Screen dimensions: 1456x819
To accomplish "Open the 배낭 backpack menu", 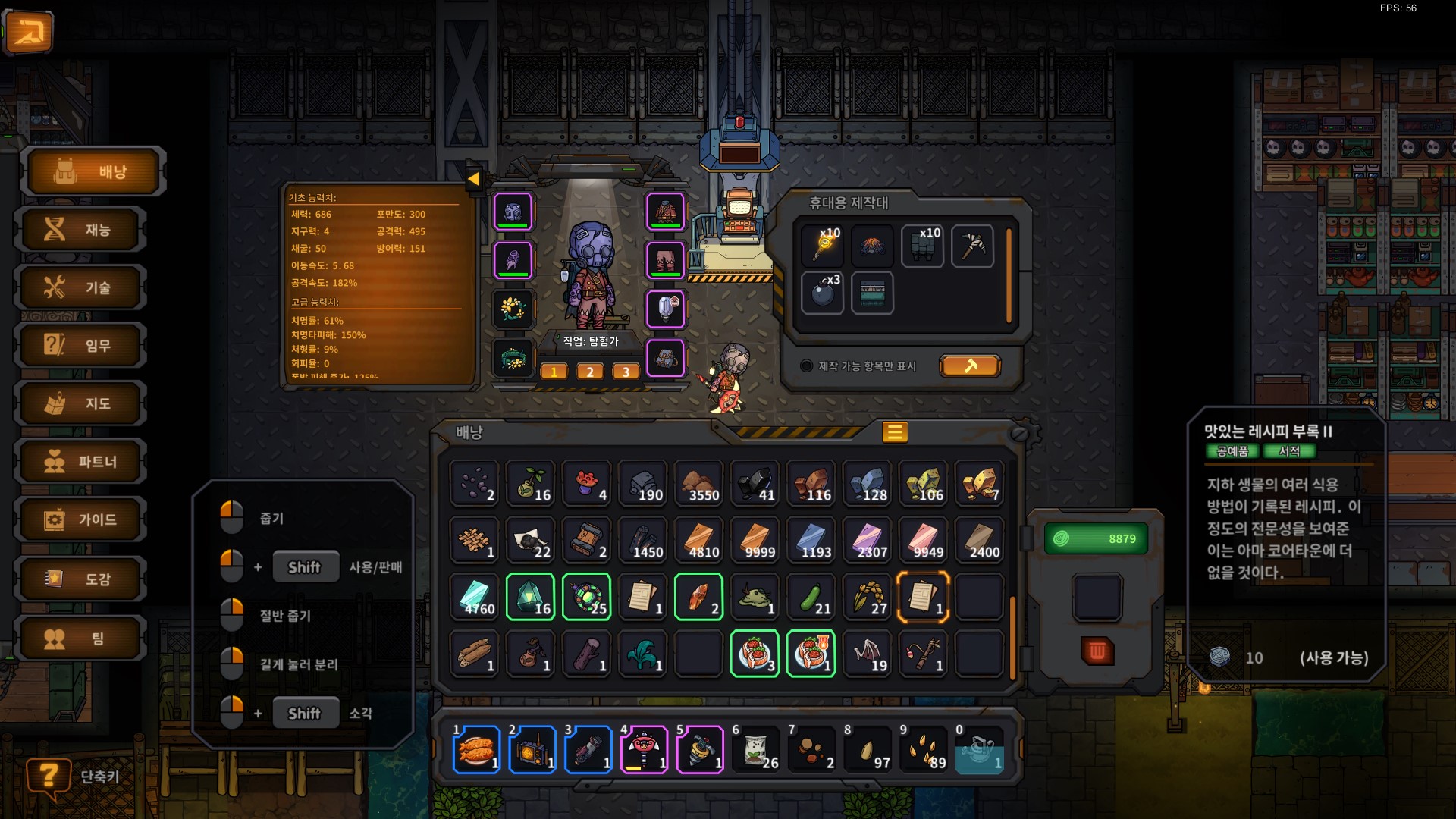I will [94, 171].
